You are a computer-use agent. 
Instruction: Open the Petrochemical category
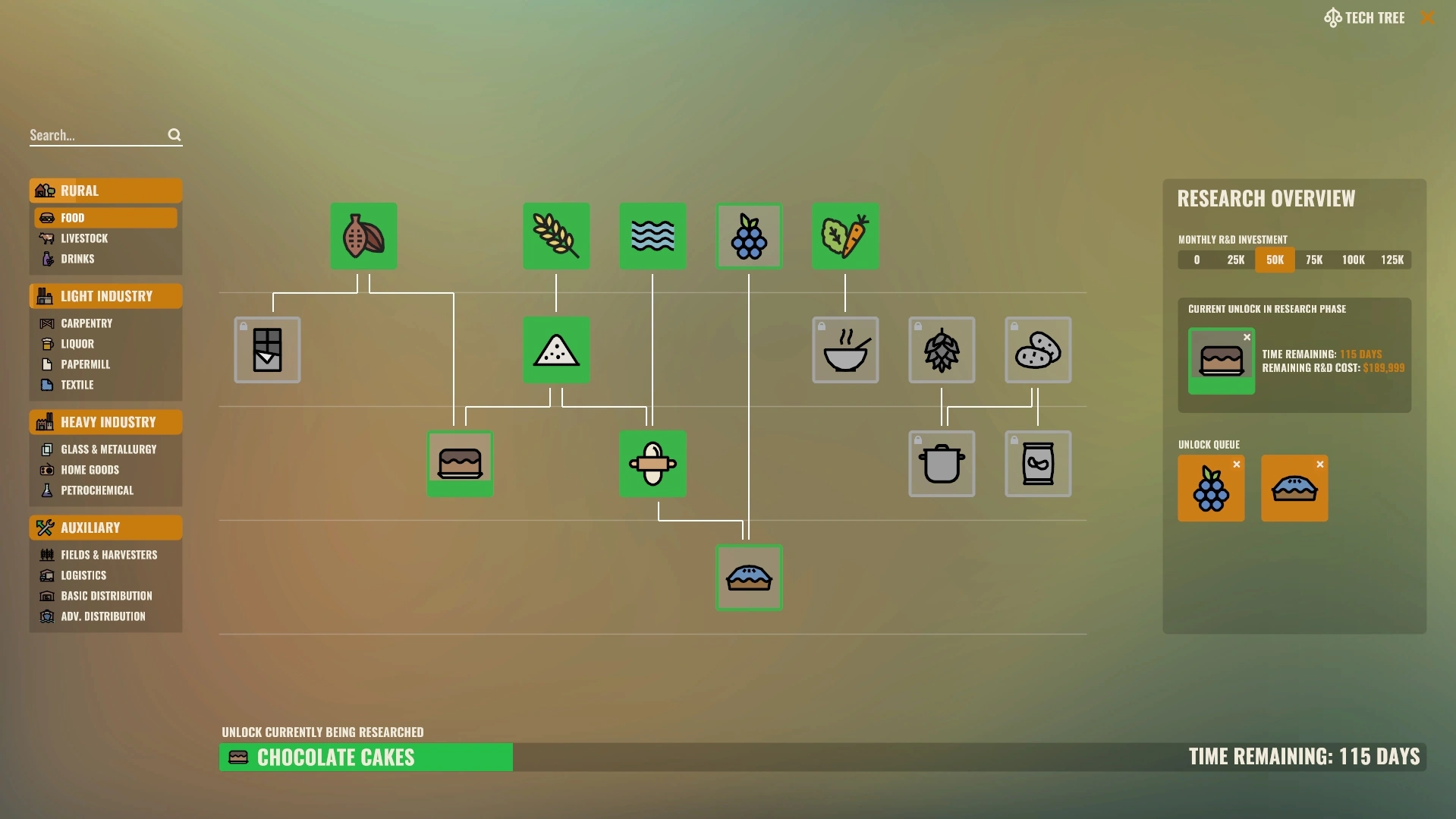point(97,490)
